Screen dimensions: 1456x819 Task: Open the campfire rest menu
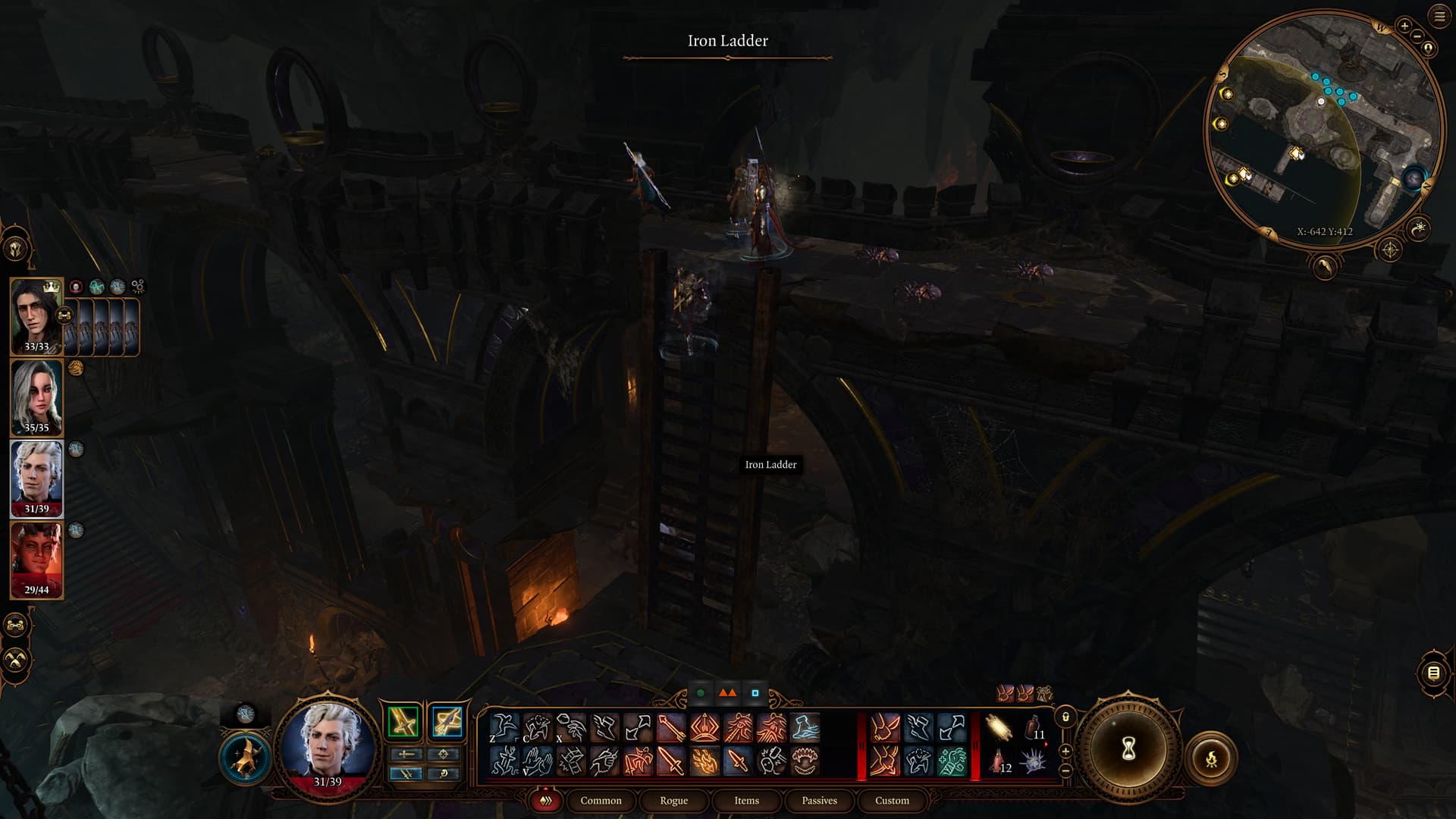coord(1211,758)
